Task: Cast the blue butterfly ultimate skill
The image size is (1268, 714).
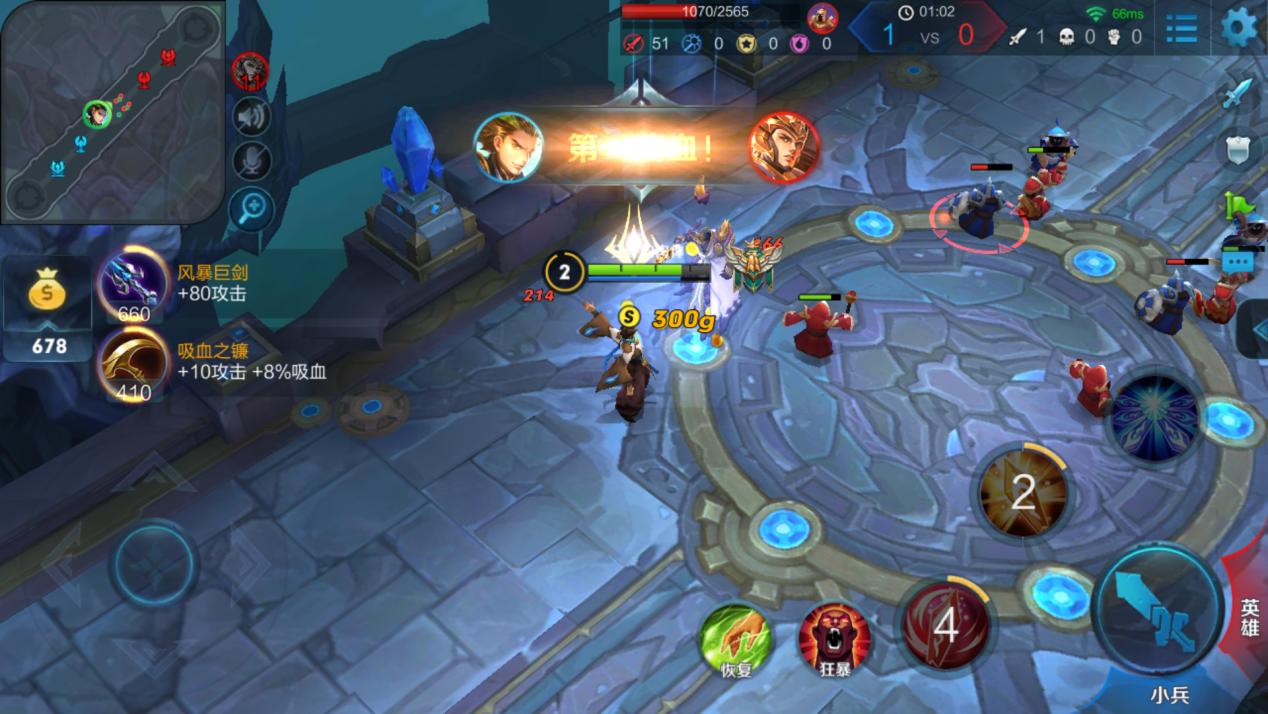Action: click(1155, 417)
